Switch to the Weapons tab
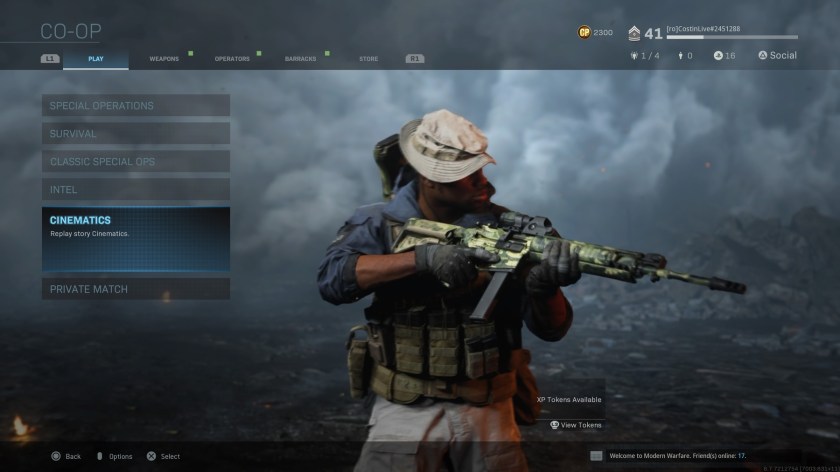 click(164, 59)
